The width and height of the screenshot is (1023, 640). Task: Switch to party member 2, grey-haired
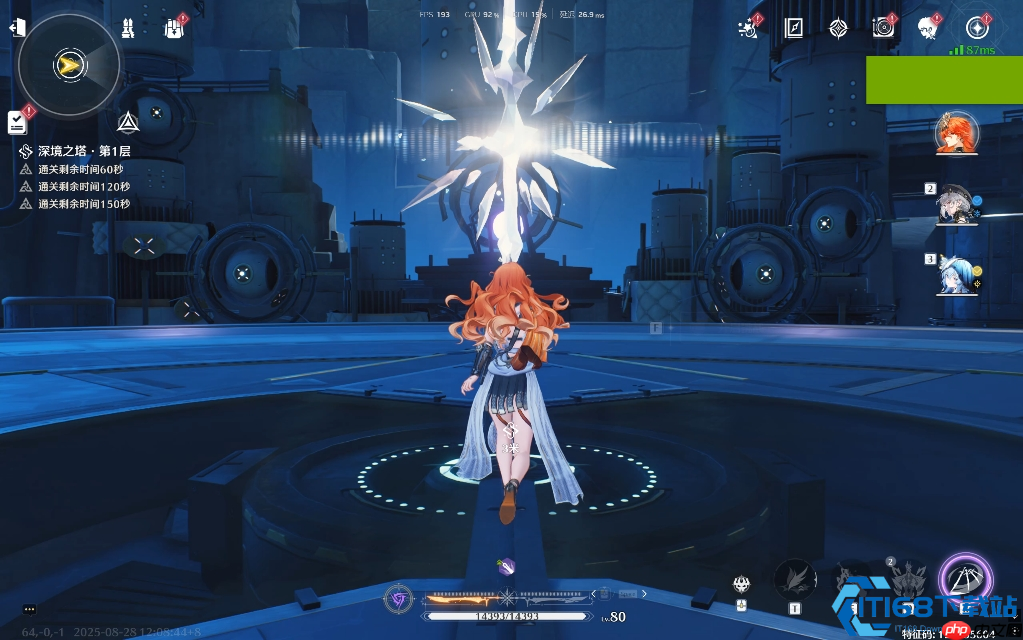(x=956, y=205)
